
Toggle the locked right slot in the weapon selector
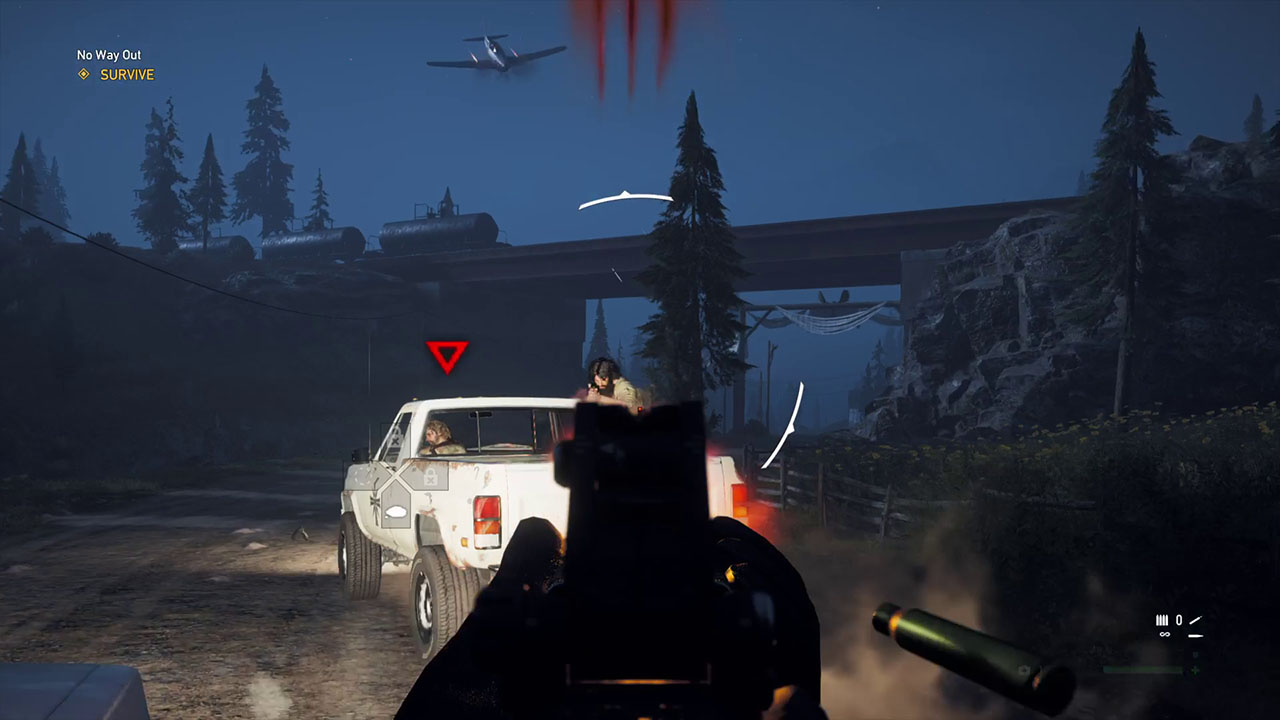coord(430,477)
